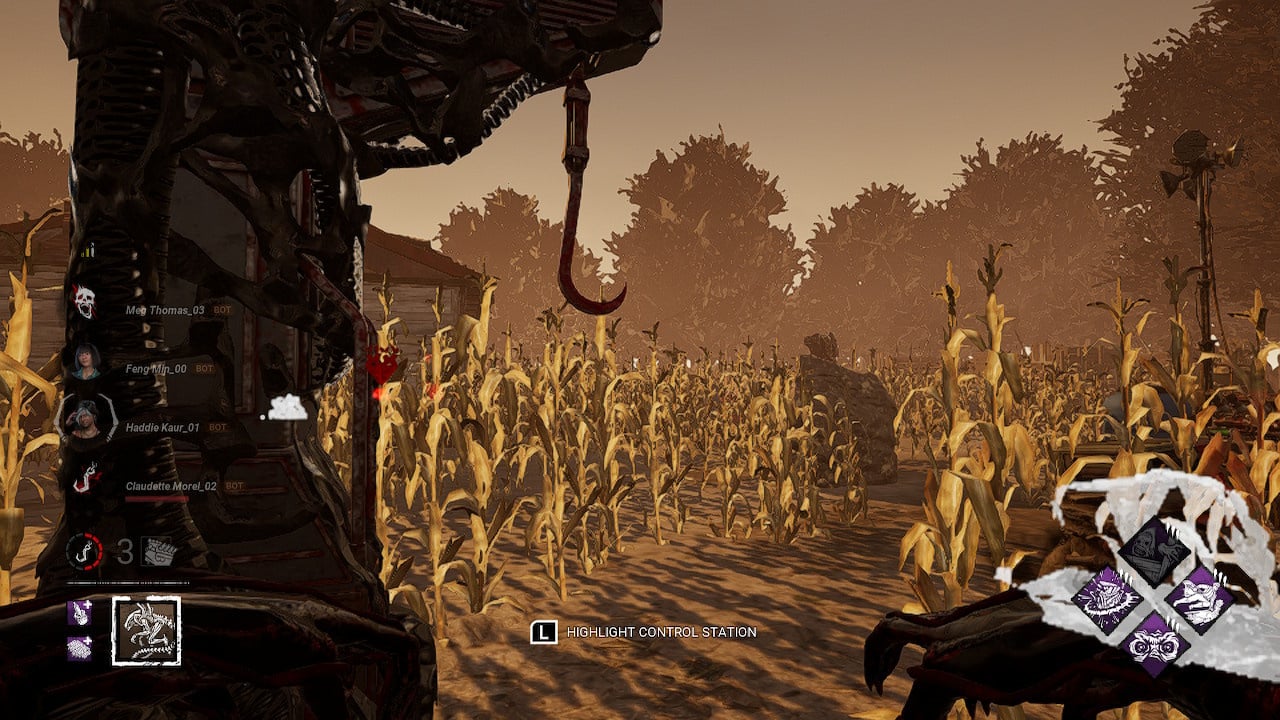
Task: Click the Xenomorph power icon
Action: pos(146,630)
